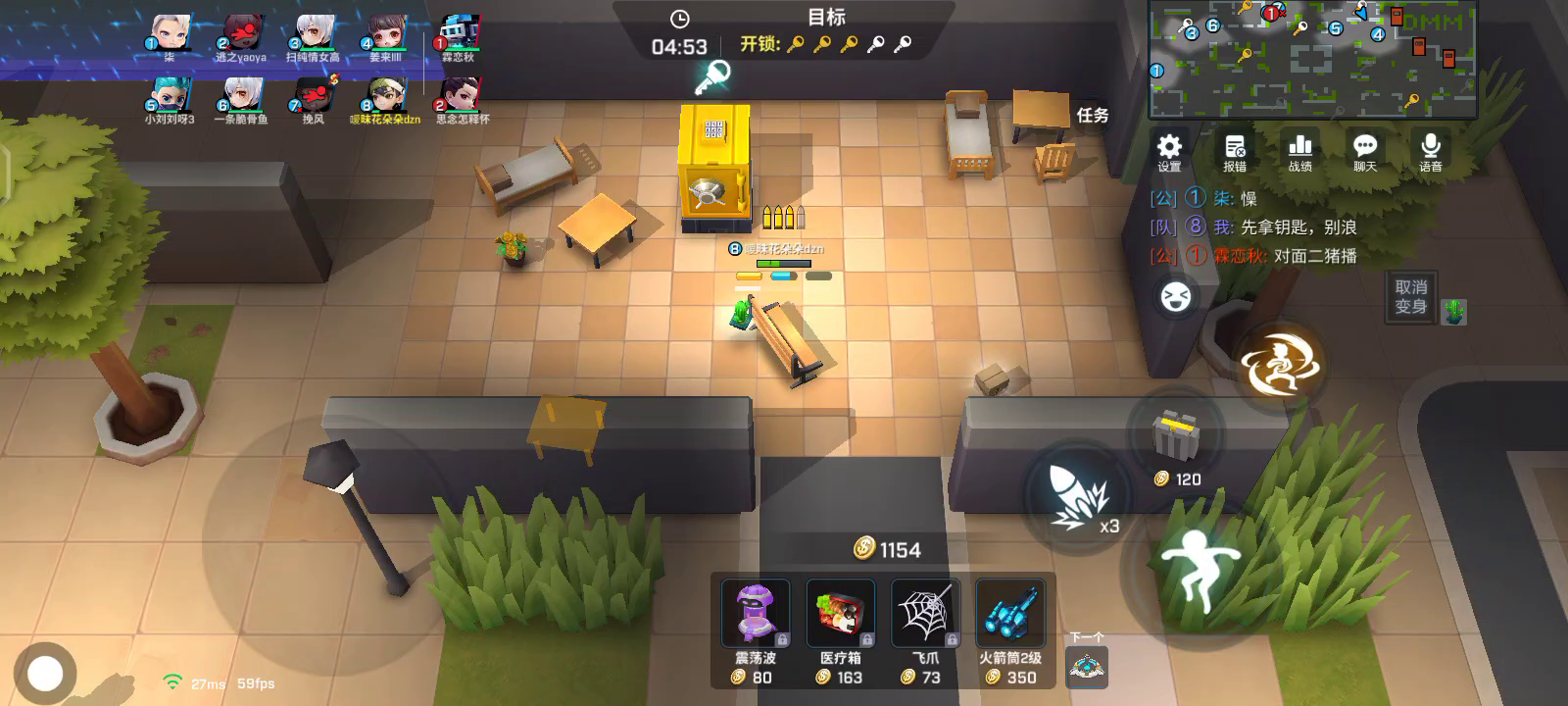
Task: Open the 设置 settings gear
Action: point(1169,152)
